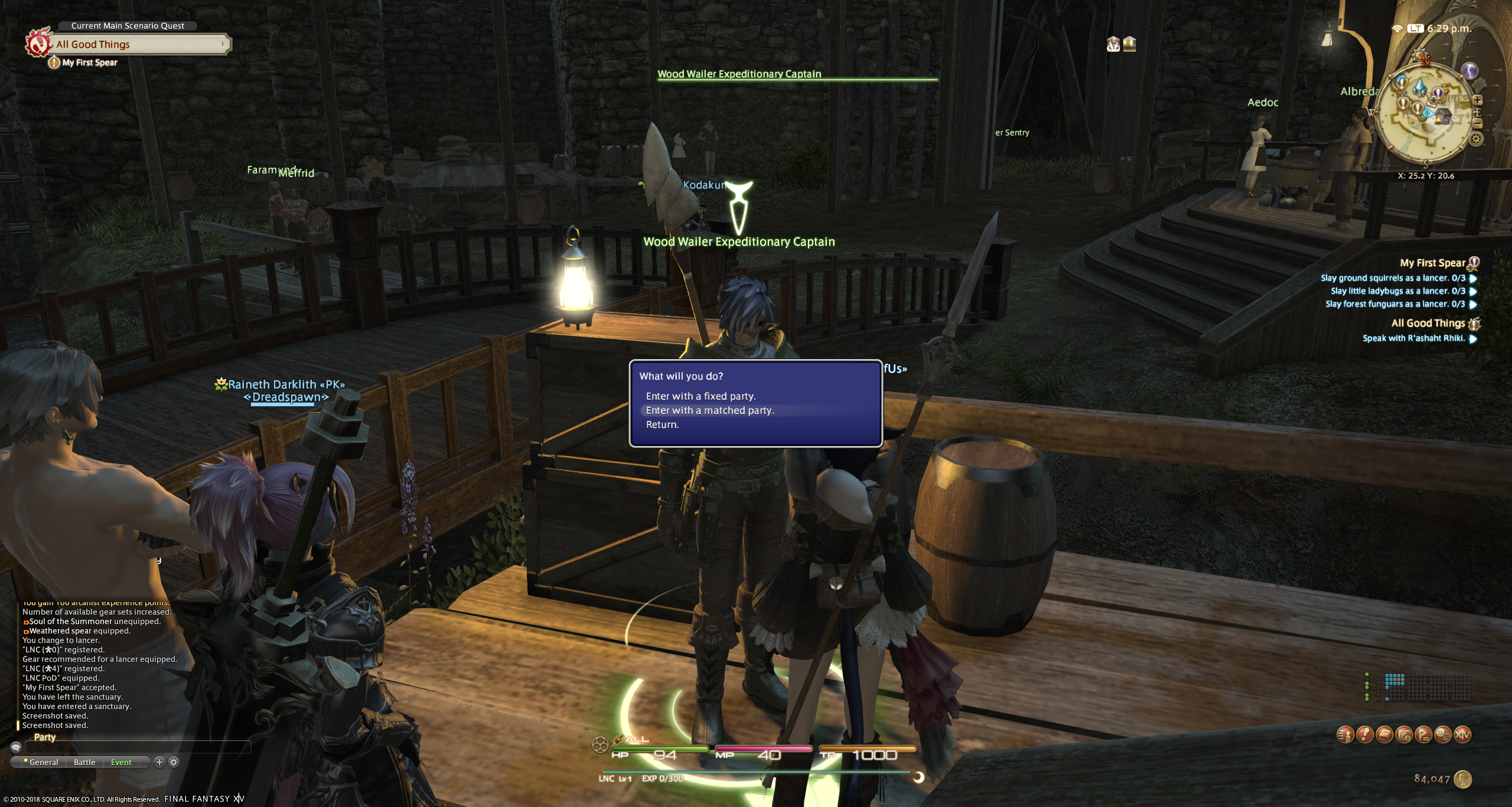Click the lightning weather icon
This screenshot has width=1512, height=807.
pos(1469,71)
